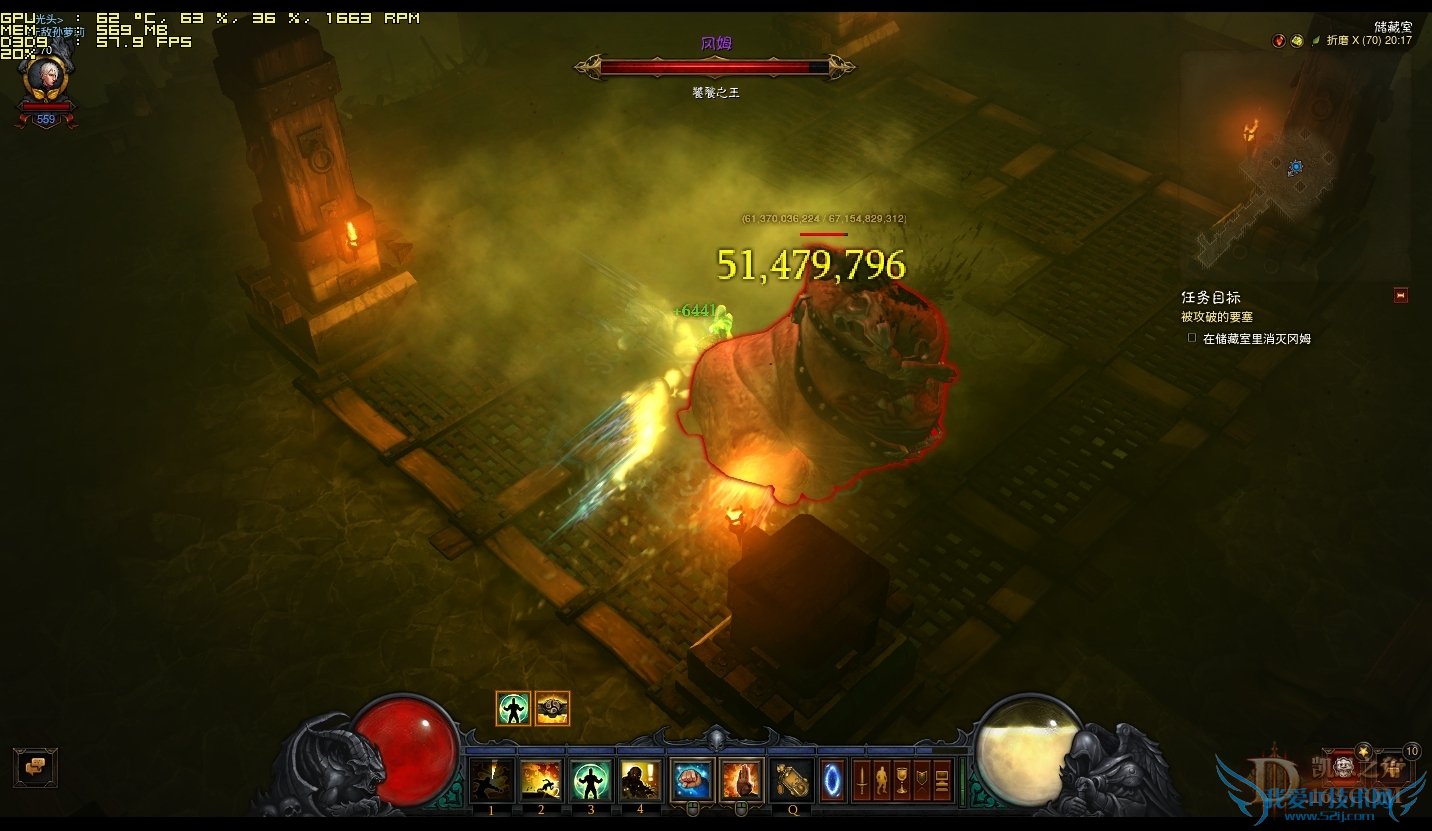
Task: Collapse the quest objective tracker
Action: [1400, 295]
